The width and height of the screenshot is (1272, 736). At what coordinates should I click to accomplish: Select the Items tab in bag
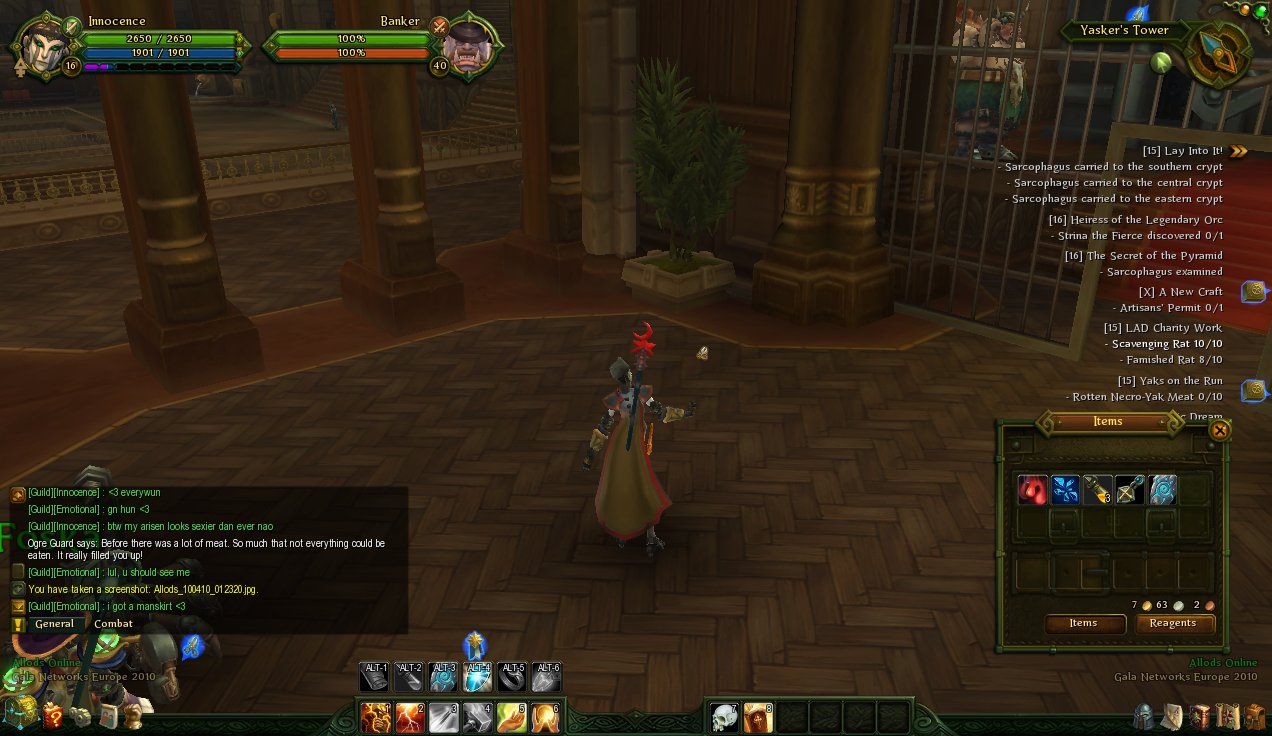pos(1083,623)
